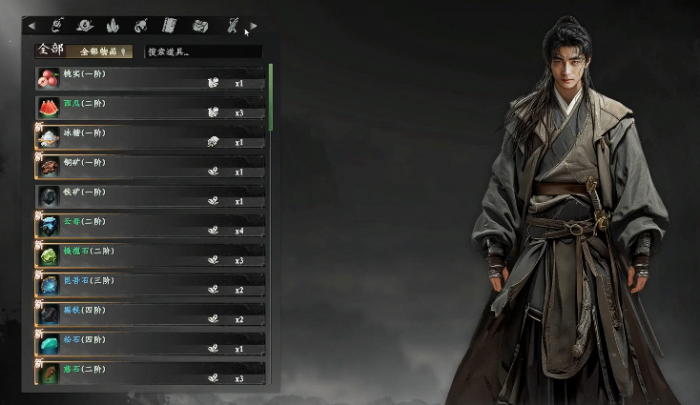Click the left arrow beside the category icons

pyautogui.click(x=31, y=25)
